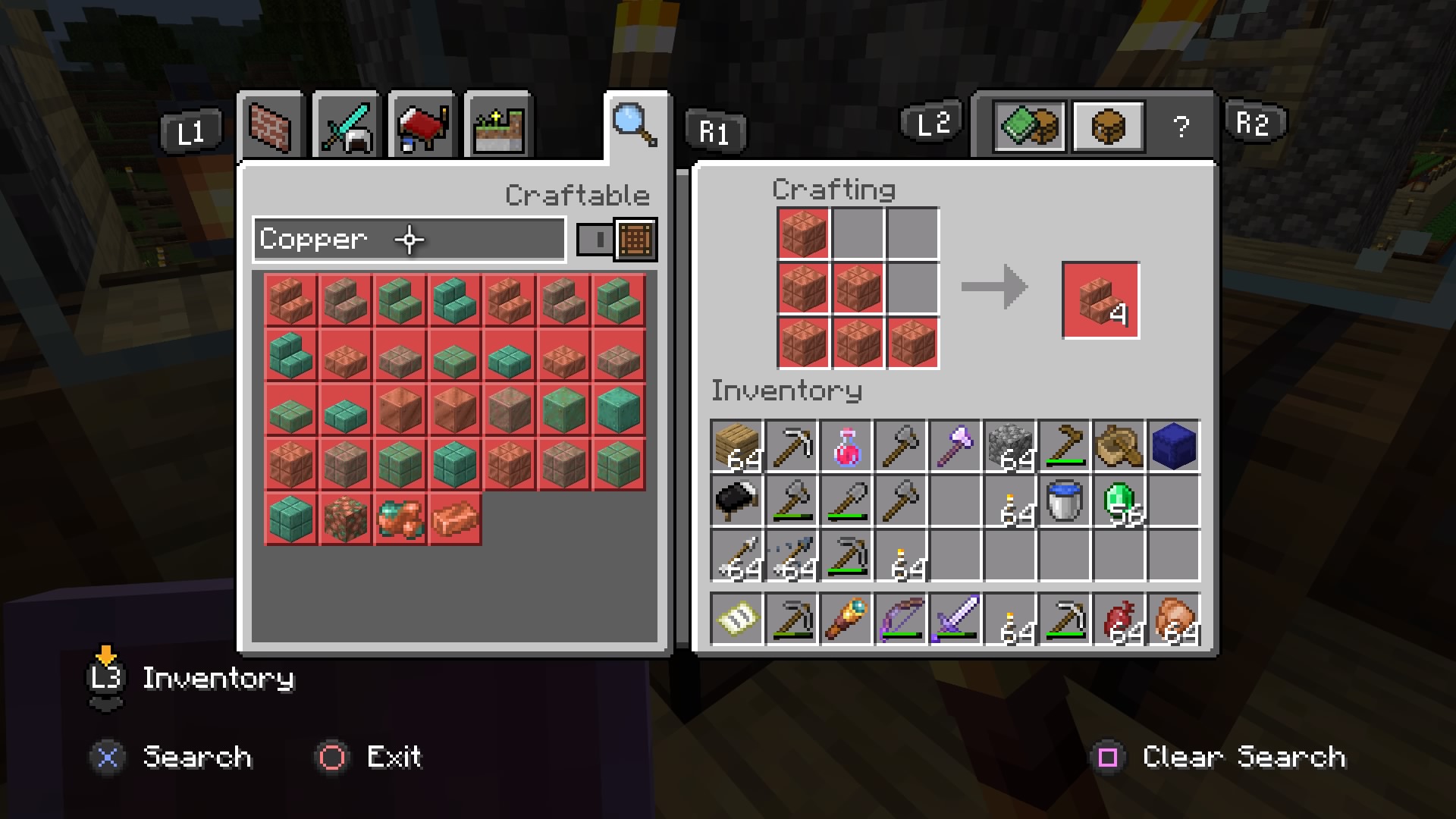Take the crafted cut copper stairs output
This screenshot has height=819, width=1456.
pos(1100,300)
